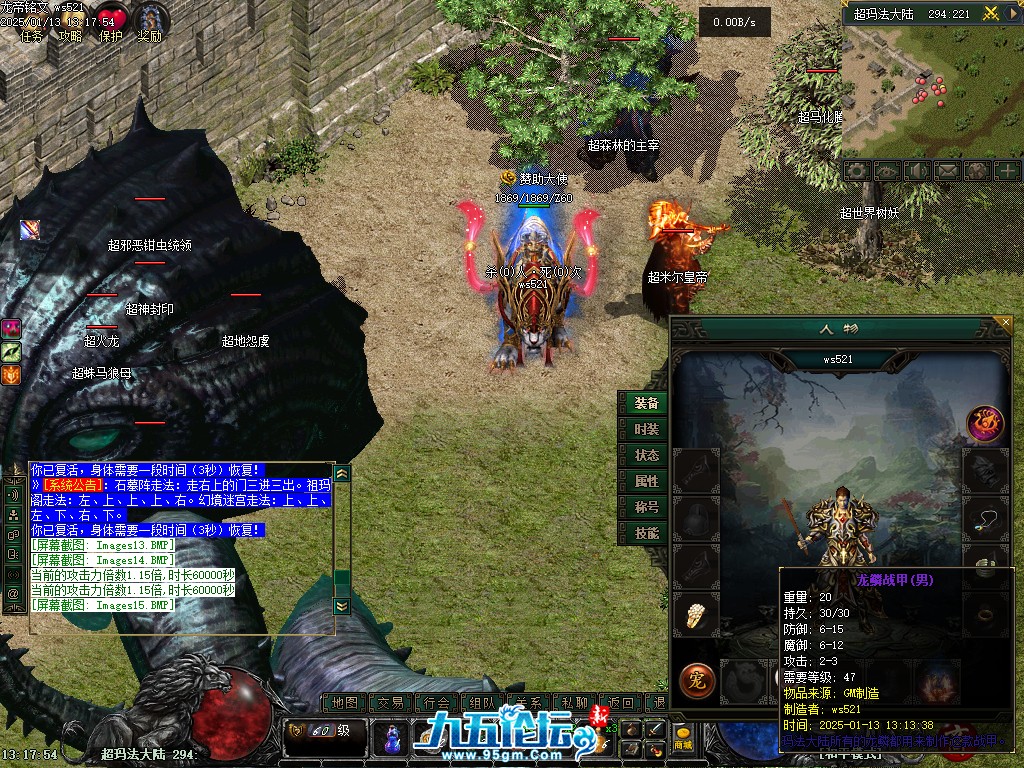Open the 私聊 private chat button
The image size is (1024, 768).
click(575, 703)
